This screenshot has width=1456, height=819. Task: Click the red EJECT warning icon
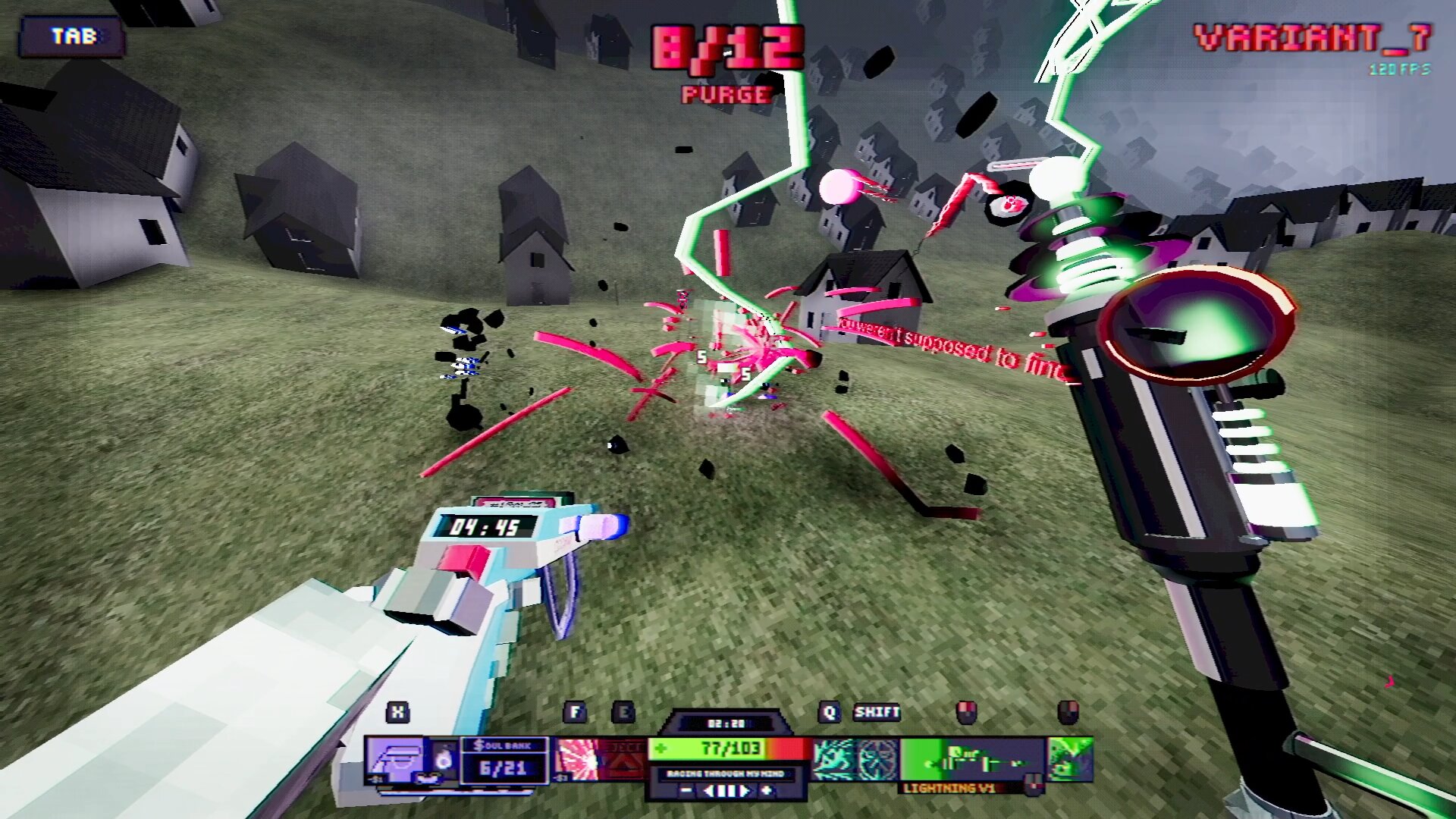[x=624, y=759]
